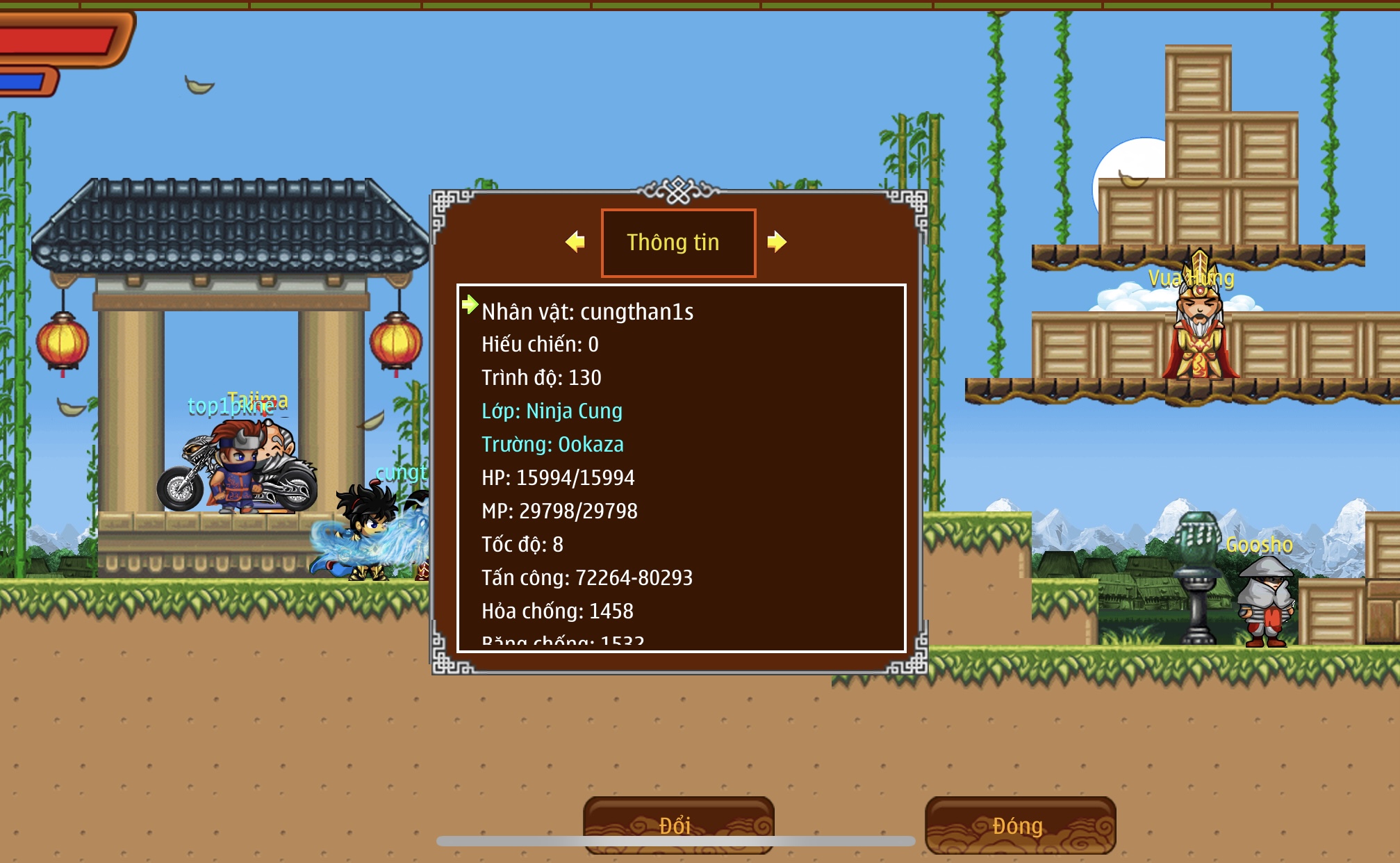Select the Trình độ: 130 row
This screenshot has width=1400, height=863.
pyautogui.click(x=541, y=377)
